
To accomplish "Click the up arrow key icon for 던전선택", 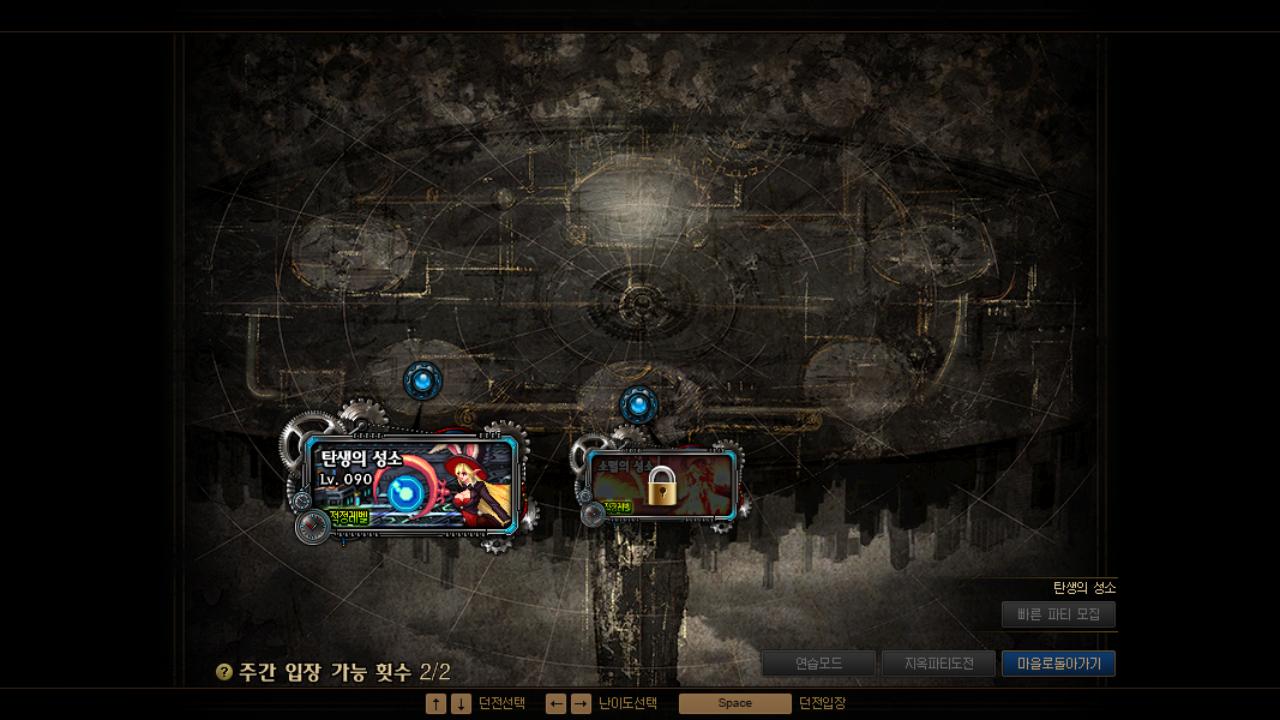I will [x=437, y=703].
